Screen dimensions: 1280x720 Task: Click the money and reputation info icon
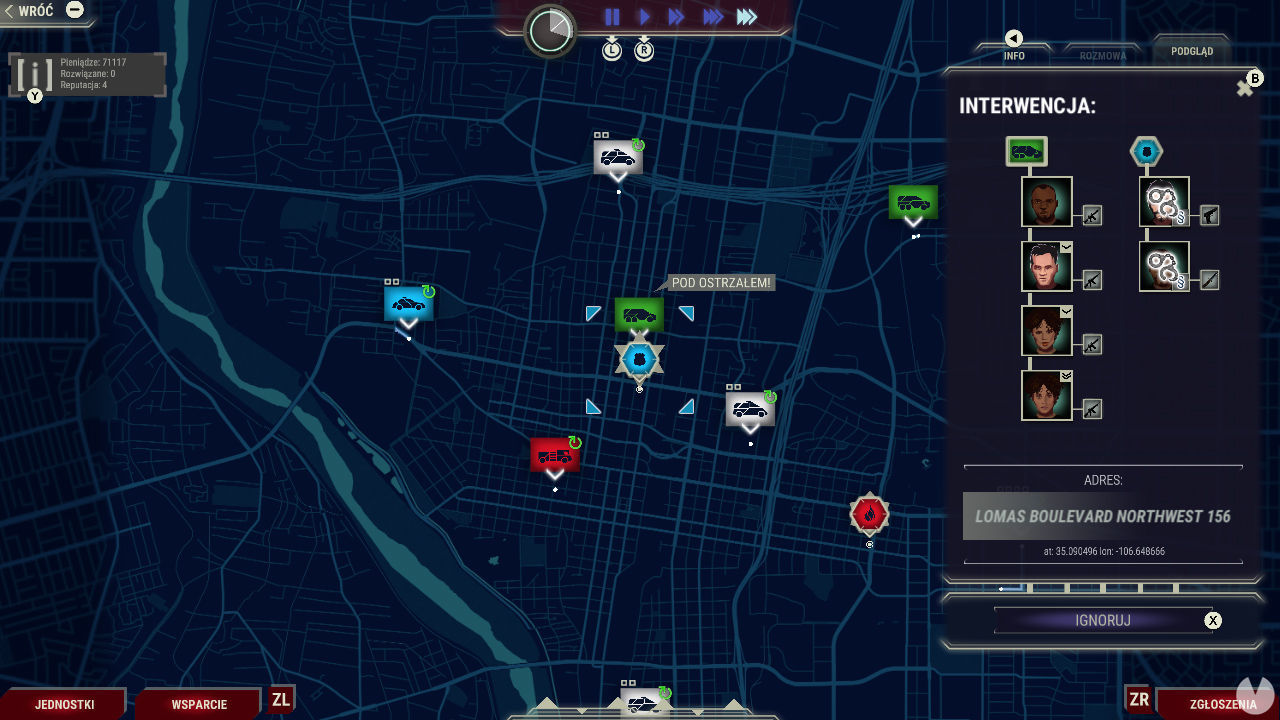click(37, 73)
